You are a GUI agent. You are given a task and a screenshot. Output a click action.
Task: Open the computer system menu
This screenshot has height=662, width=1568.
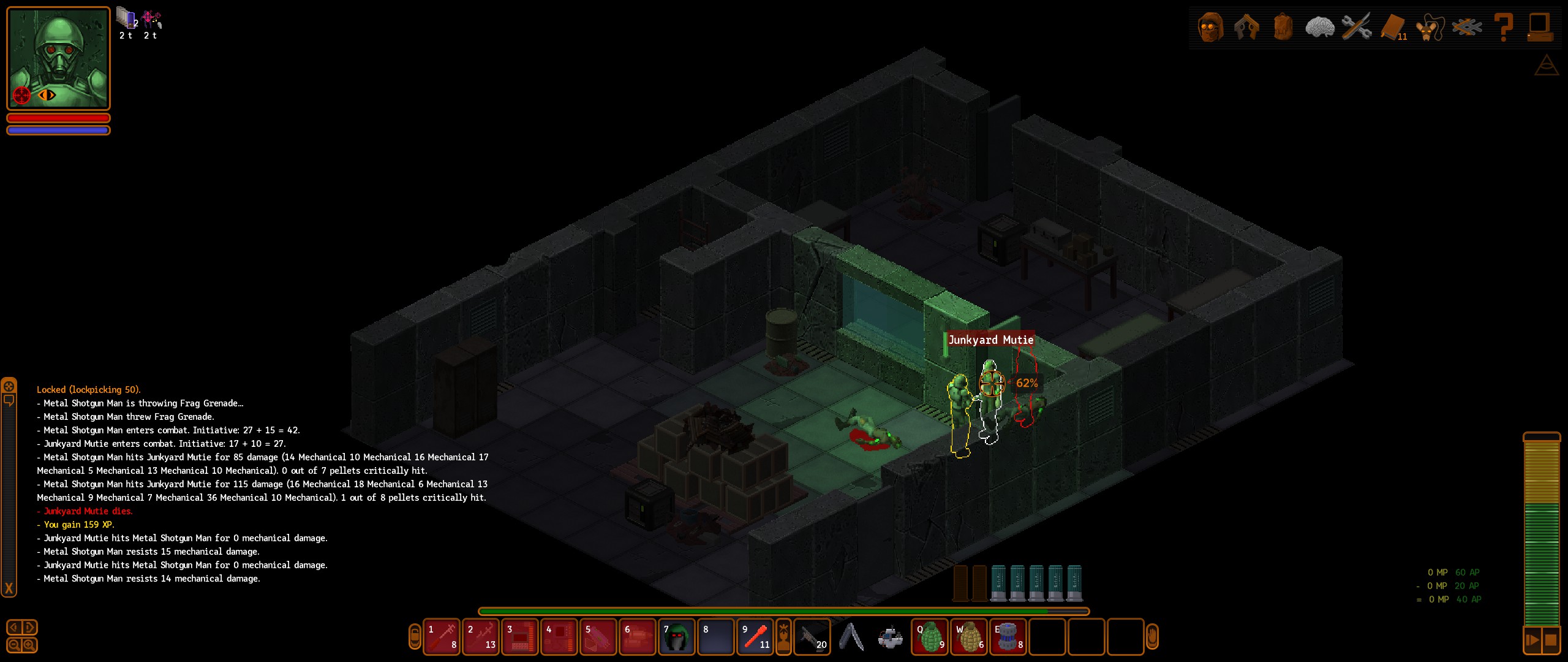pos(1539,27)
